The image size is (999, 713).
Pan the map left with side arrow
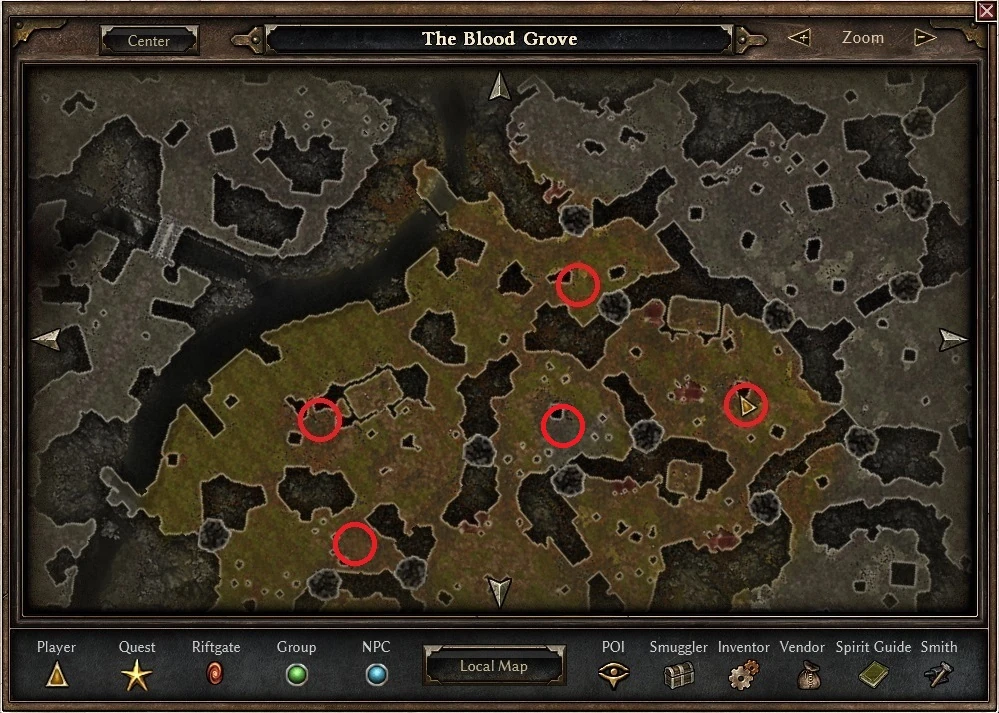click(47, 339)
